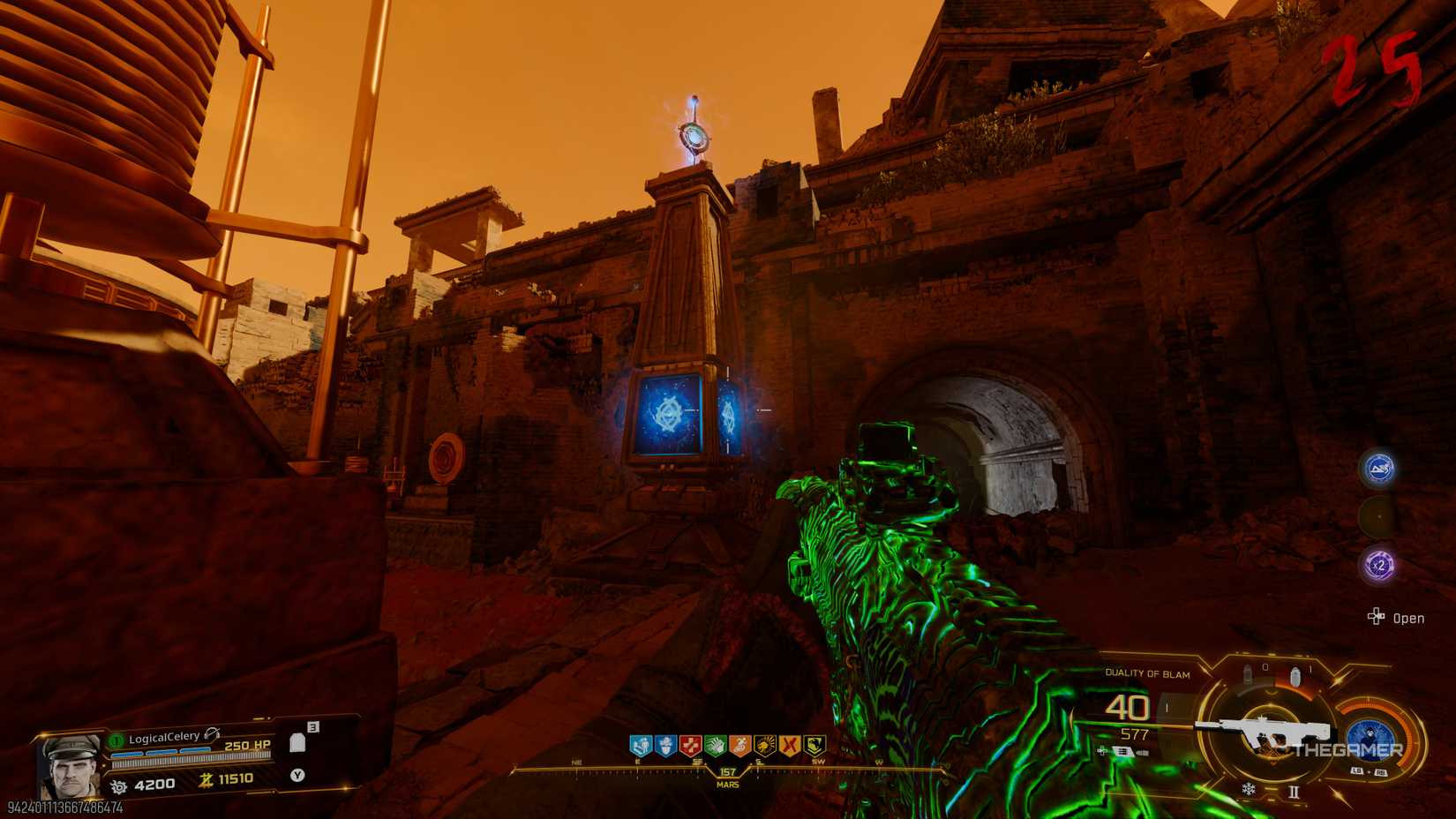Click the THEGAMER watermark

point(1348,749)
